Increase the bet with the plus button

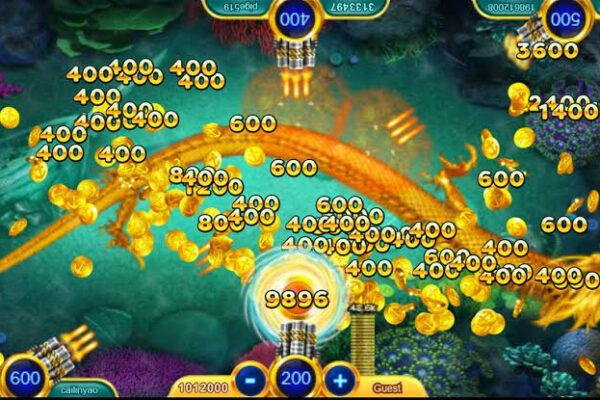(x=341, y=380)
